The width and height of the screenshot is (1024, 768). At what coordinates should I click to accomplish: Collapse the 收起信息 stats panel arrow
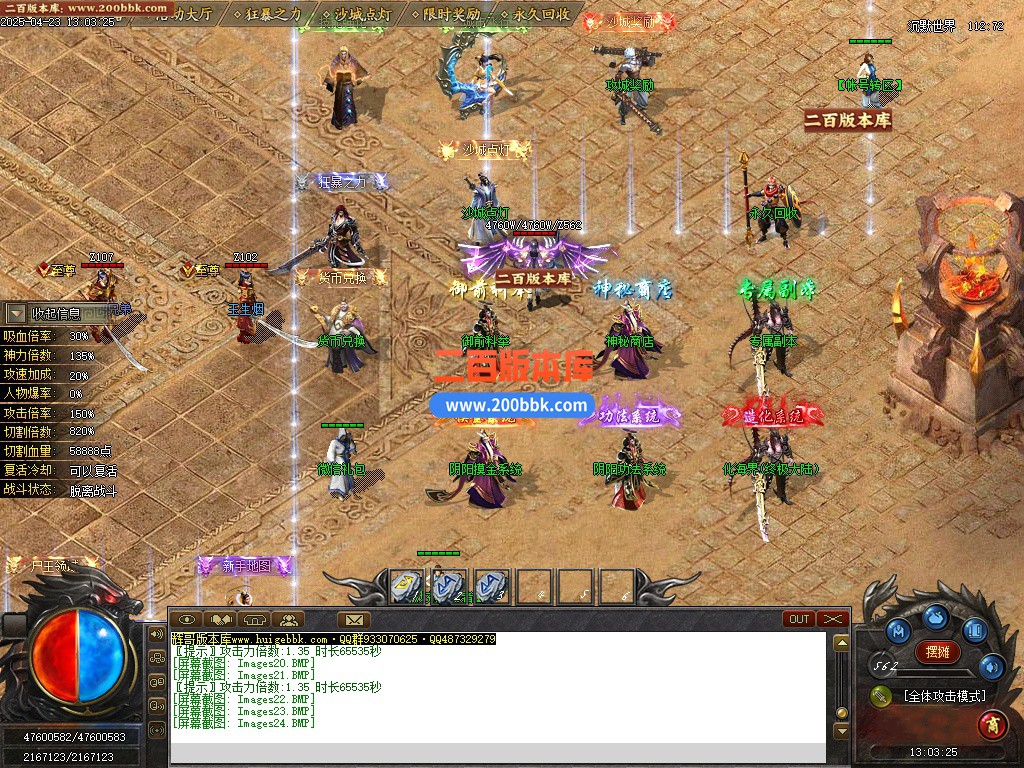[16, 313]
